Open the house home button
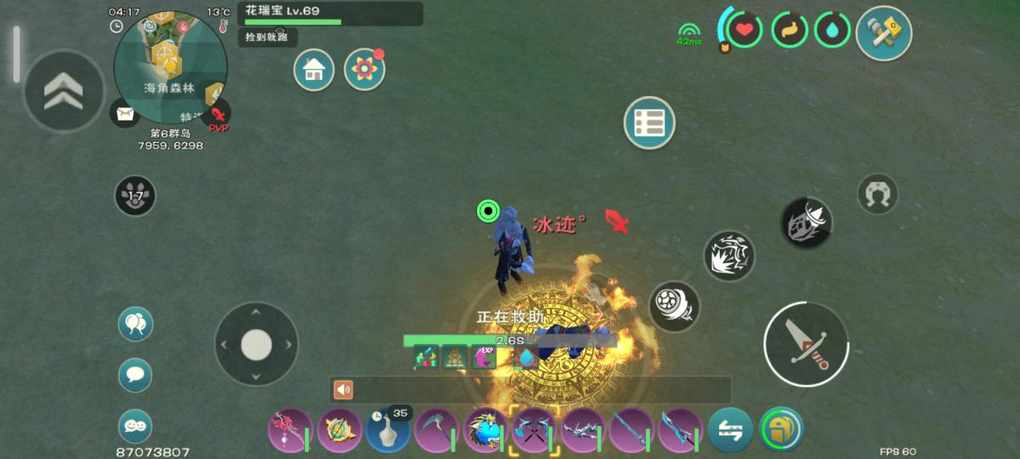 [314, 70]
